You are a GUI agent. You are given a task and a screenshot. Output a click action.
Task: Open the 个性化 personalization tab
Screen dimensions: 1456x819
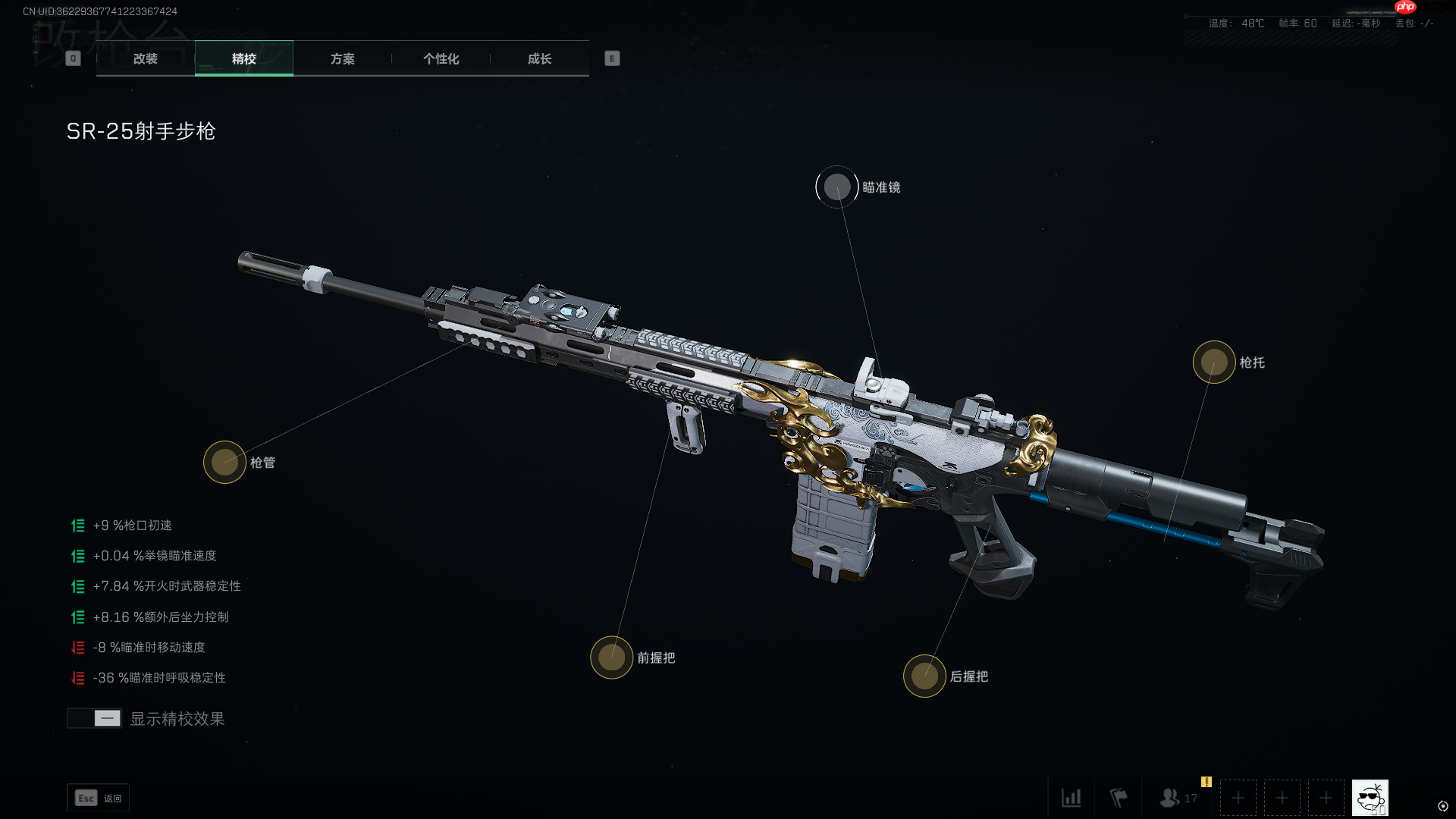click(441, 58)
